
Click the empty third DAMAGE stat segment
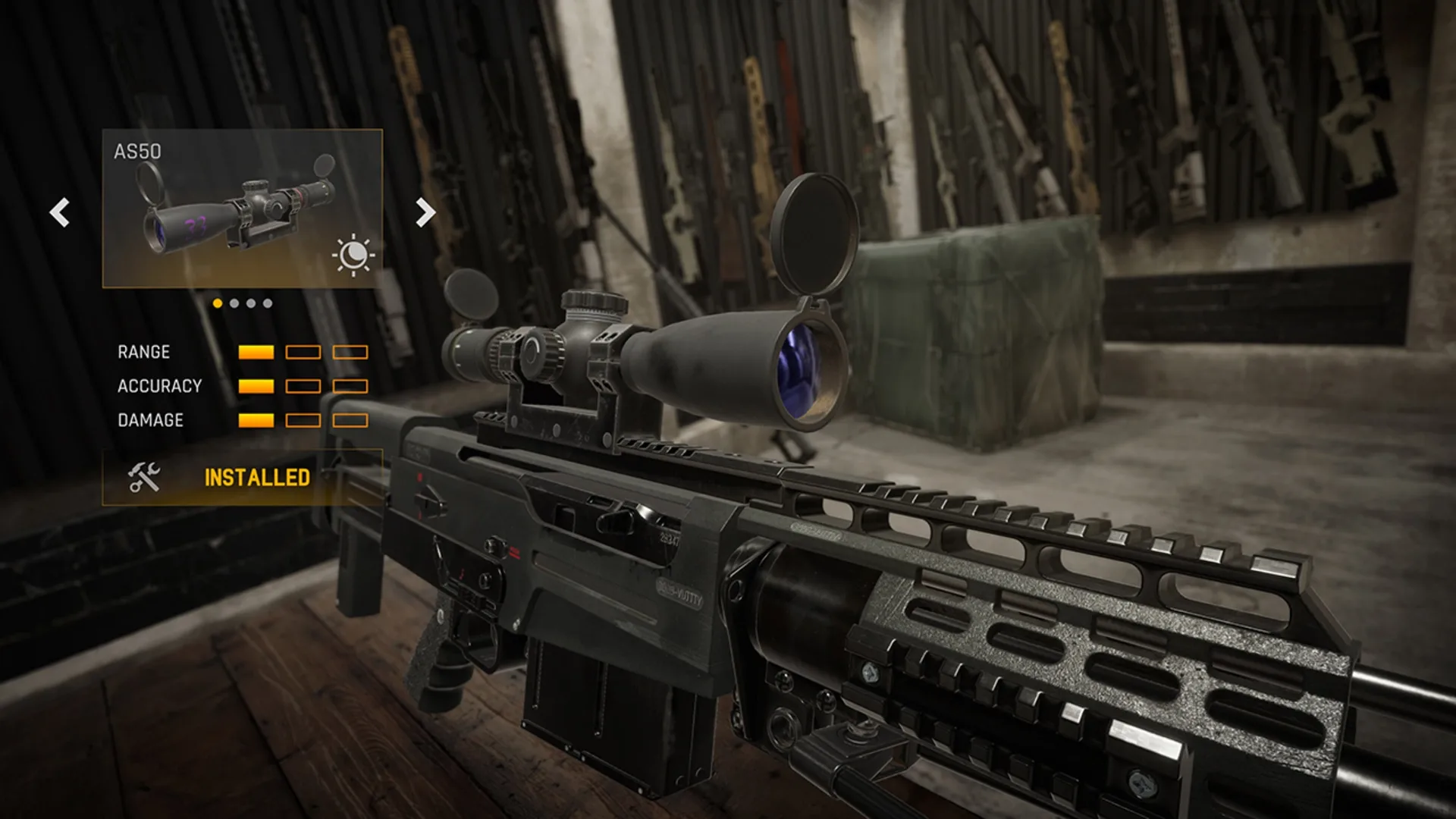tap(350, 418)
